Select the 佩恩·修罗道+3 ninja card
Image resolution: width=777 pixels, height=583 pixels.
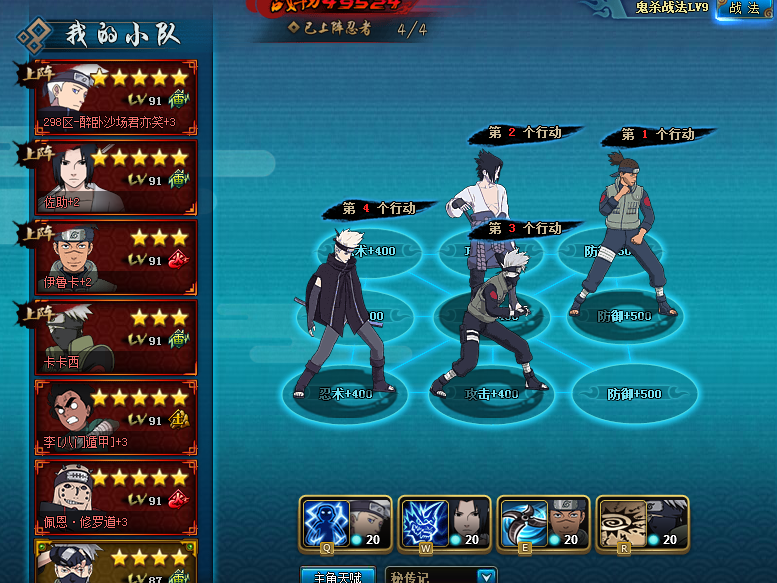click(115, 496)
